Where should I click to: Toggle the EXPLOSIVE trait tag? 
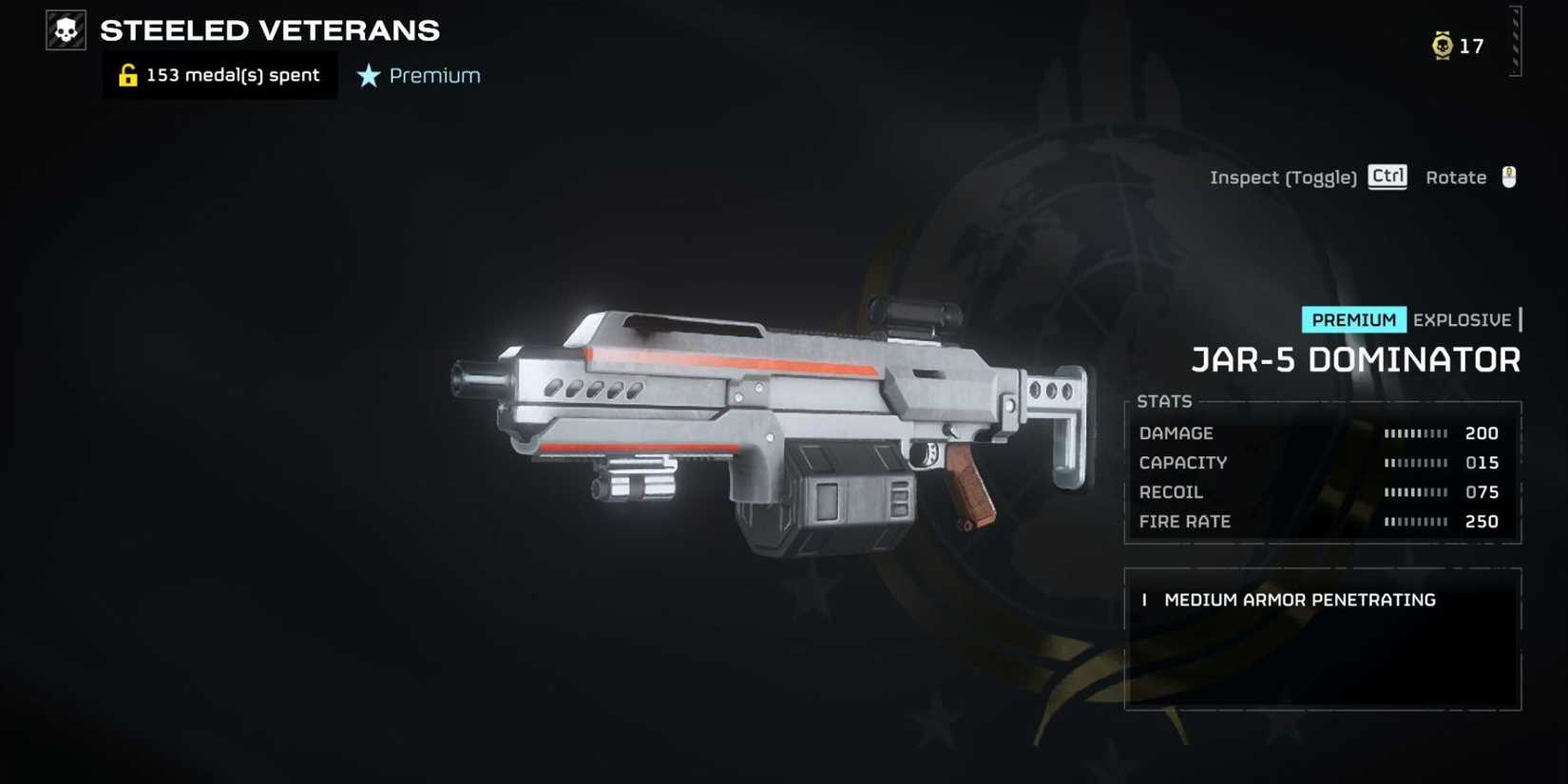click(1462, 319)
